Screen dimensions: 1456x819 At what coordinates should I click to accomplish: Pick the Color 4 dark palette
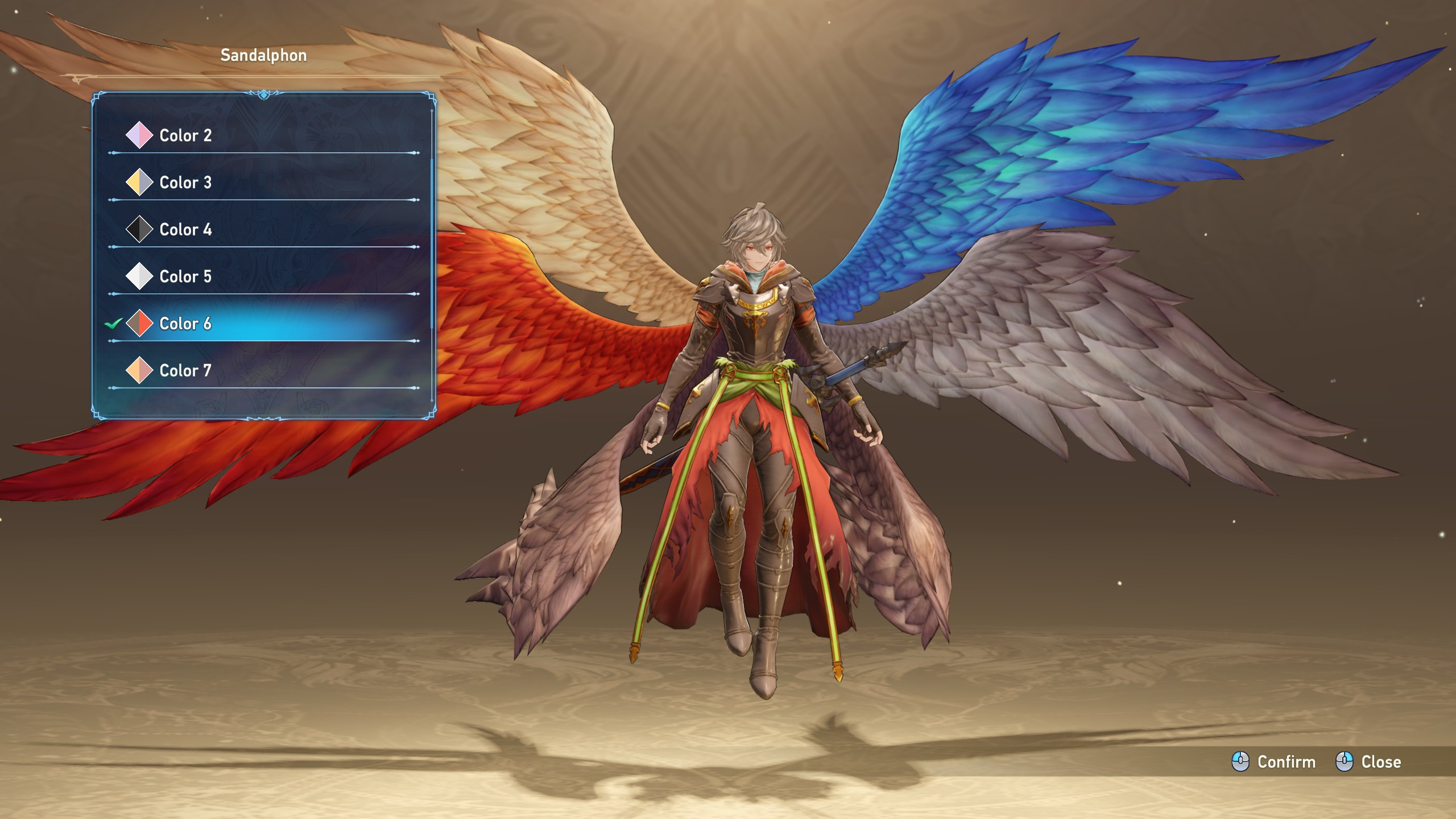click(x=185, y=230)
